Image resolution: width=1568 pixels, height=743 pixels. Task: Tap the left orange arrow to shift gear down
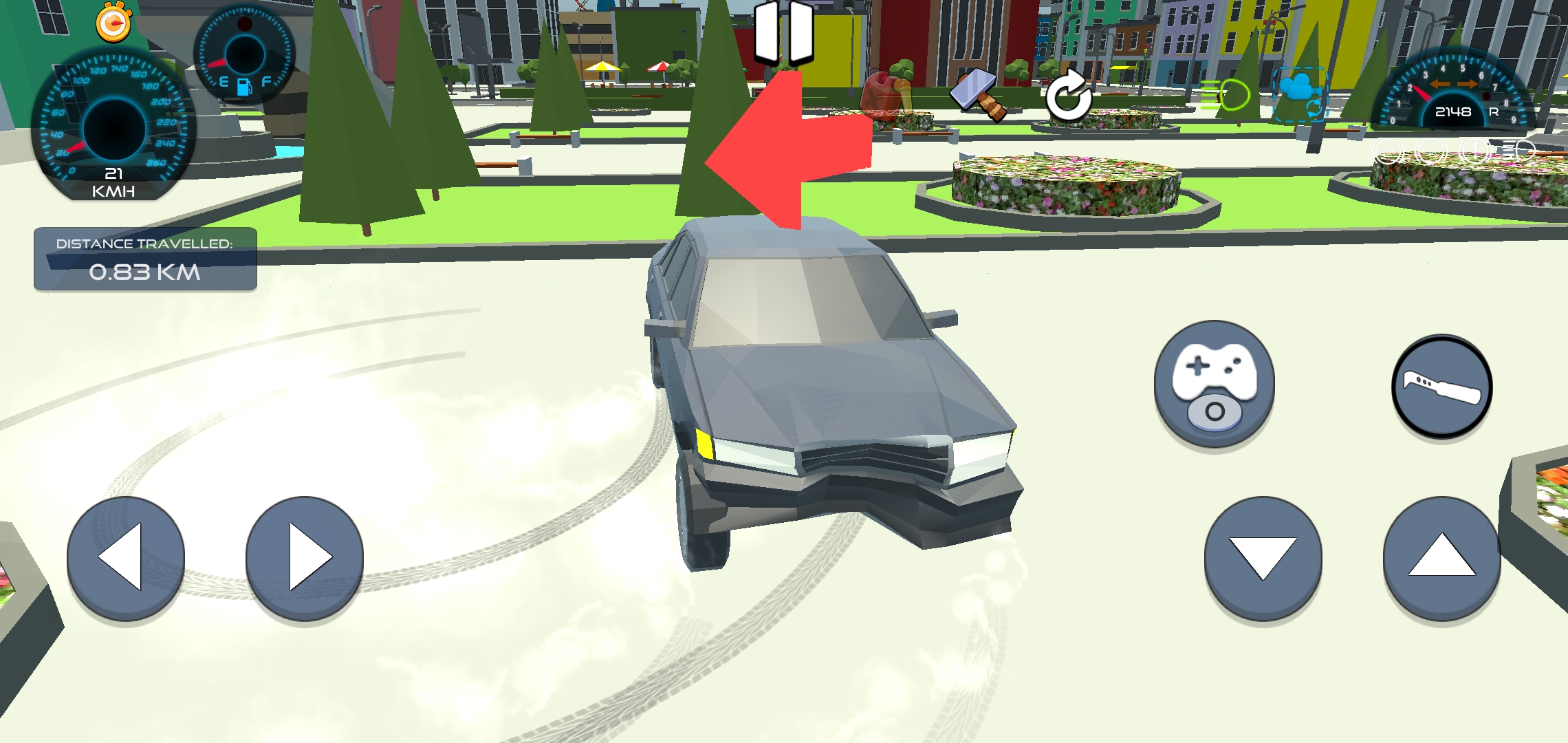point(1439,84)
